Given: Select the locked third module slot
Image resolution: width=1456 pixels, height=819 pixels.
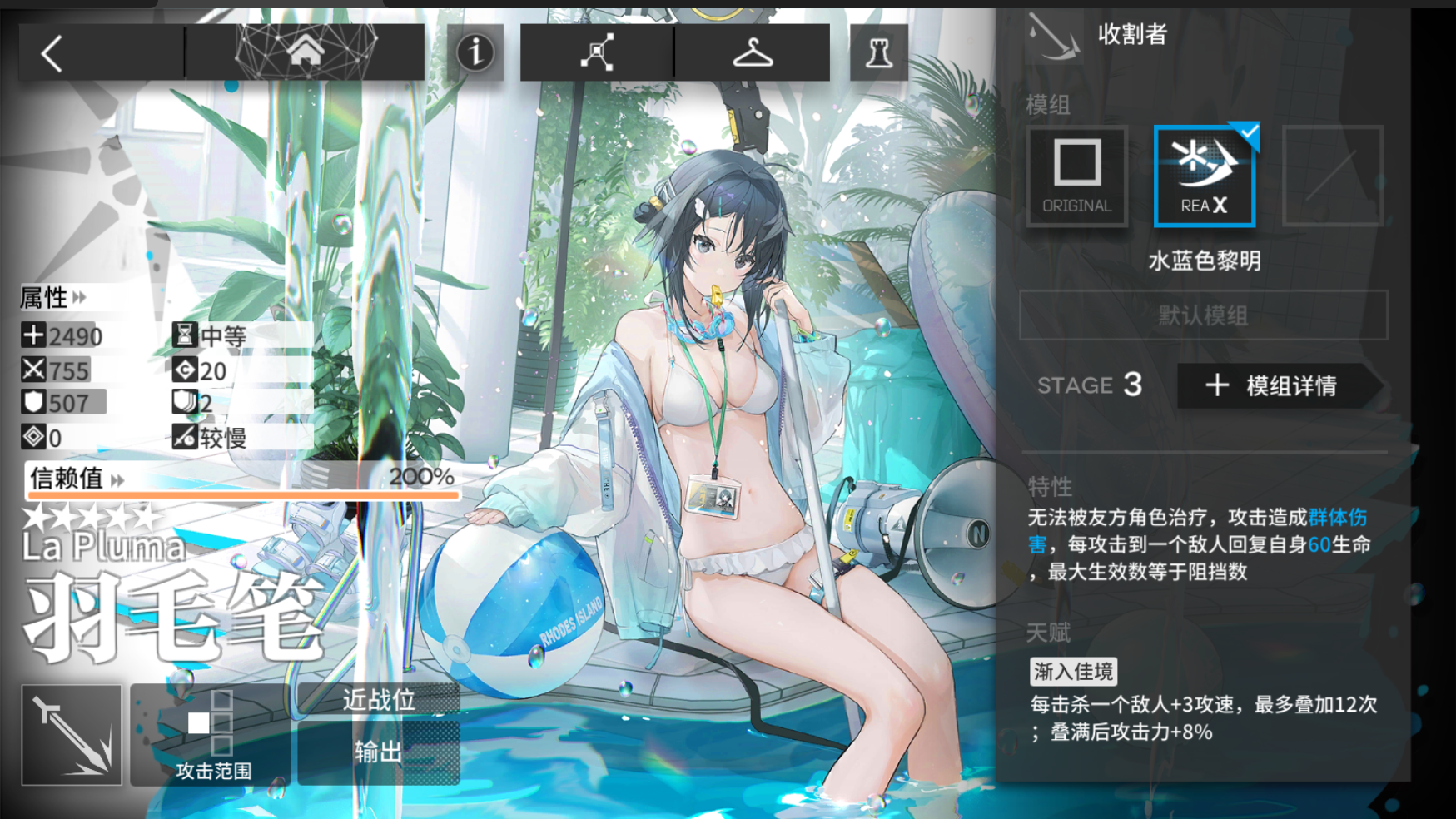Looking at the screenshot, I should (x=1332, y=175).
